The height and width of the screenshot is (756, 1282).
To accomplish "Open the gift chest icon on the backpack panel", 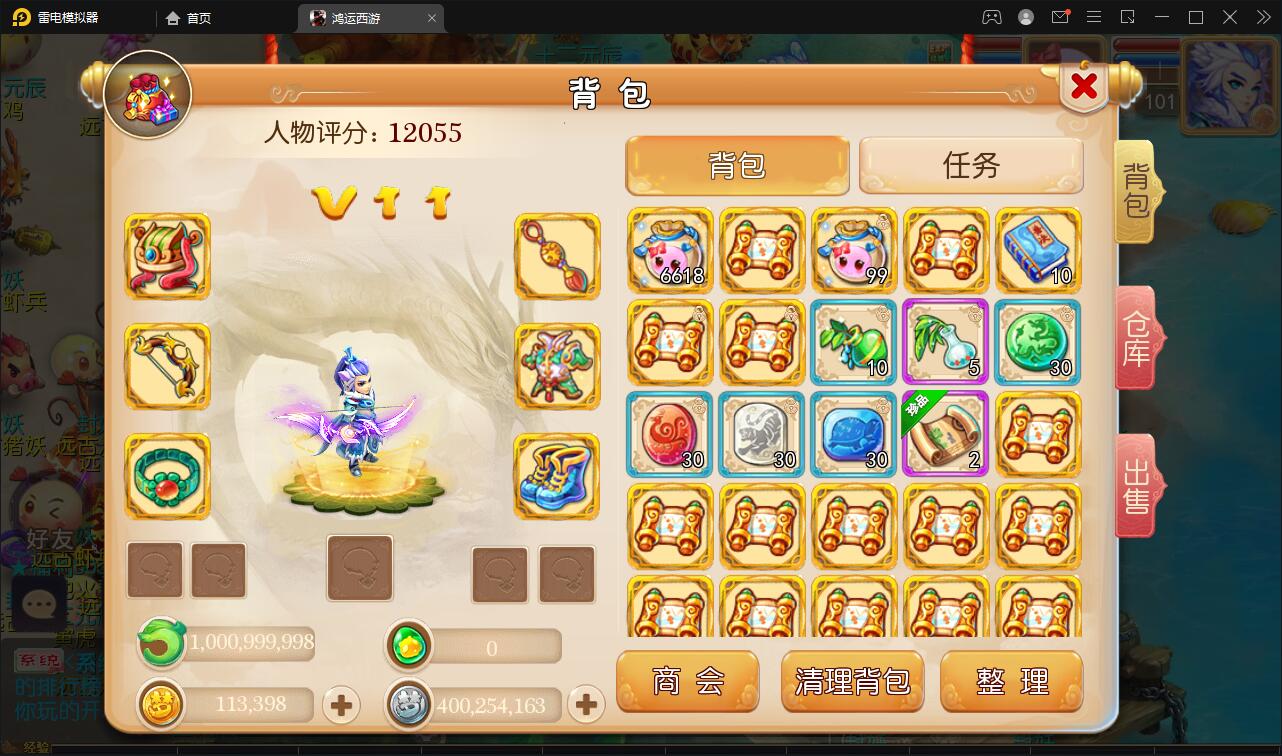I will (147, 96).
